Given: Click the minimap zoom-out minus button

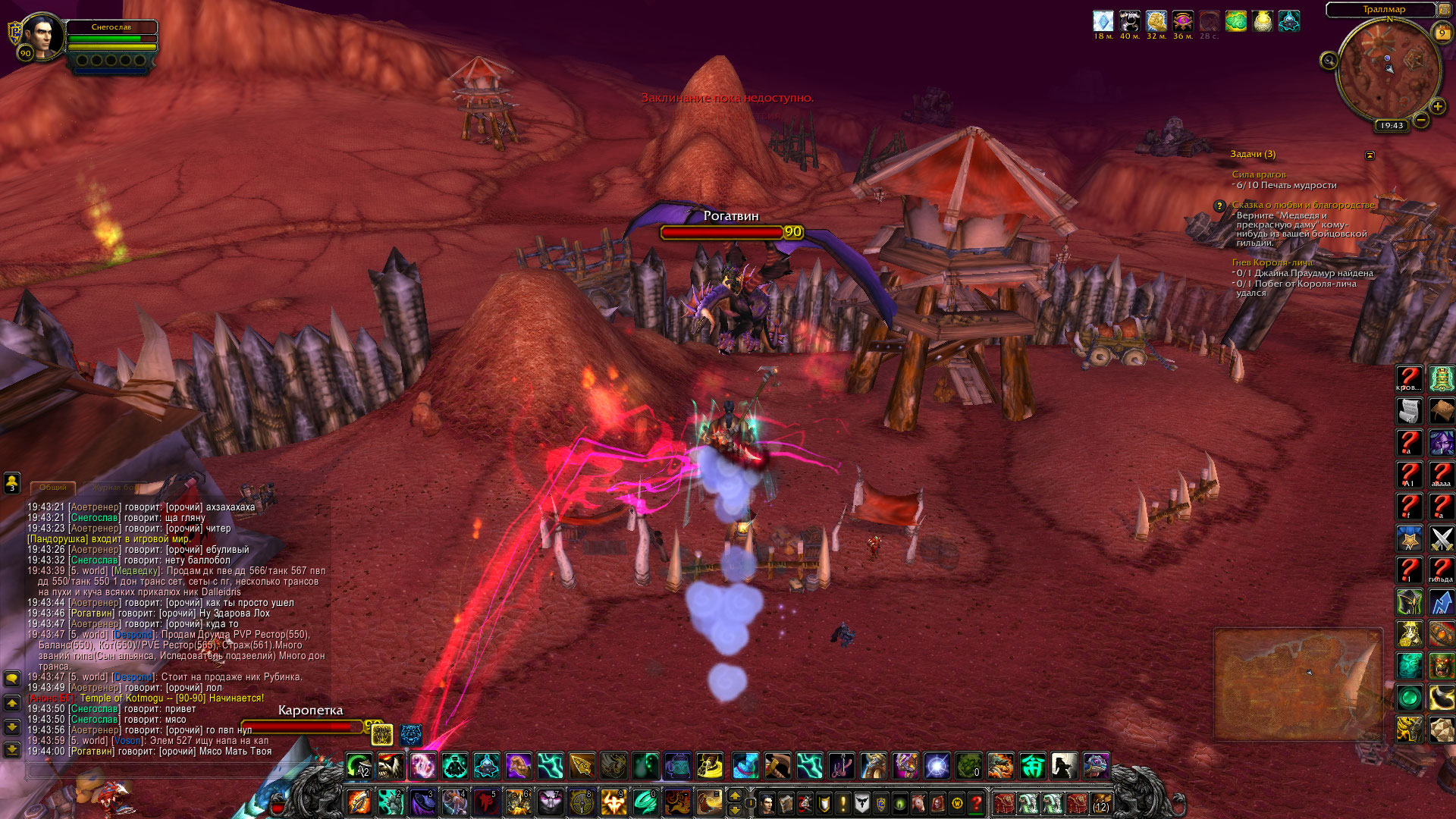Looking at the screenshot, I should 1421,120.
